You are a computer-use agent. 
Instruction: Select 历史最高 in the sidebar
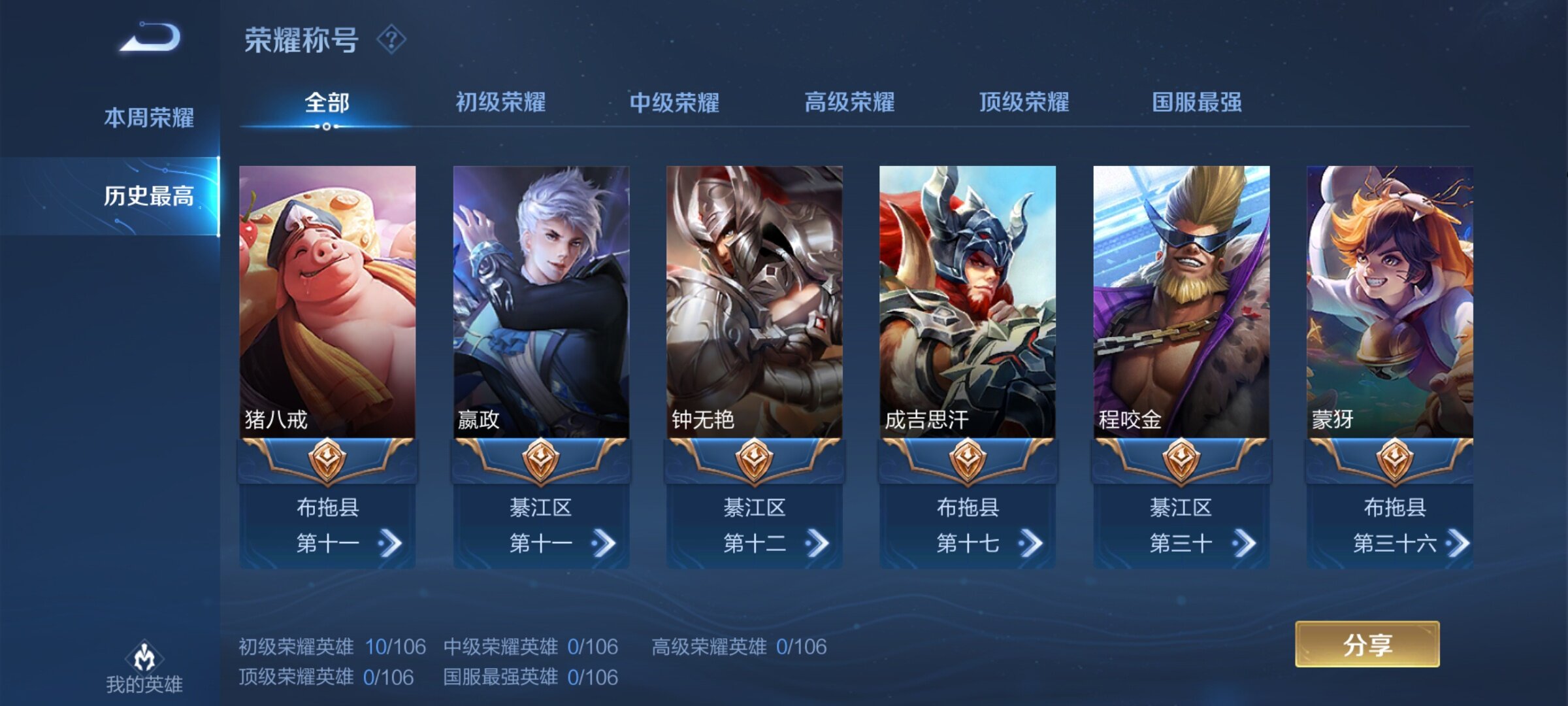pyautogui.click(x=149, y=195)
